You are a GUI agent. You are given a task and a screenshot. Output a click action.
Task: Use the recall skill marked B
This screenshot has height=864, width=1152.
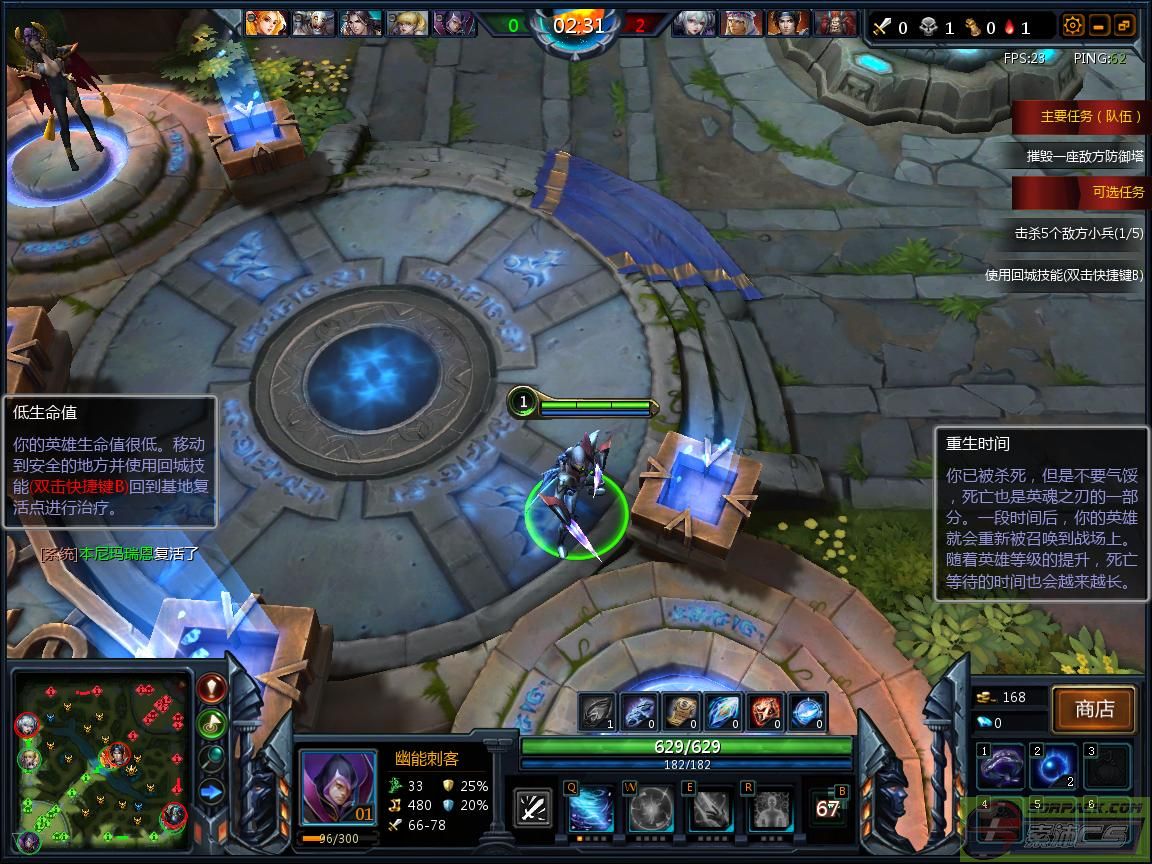pyautogui.click(x=828, y=808)
